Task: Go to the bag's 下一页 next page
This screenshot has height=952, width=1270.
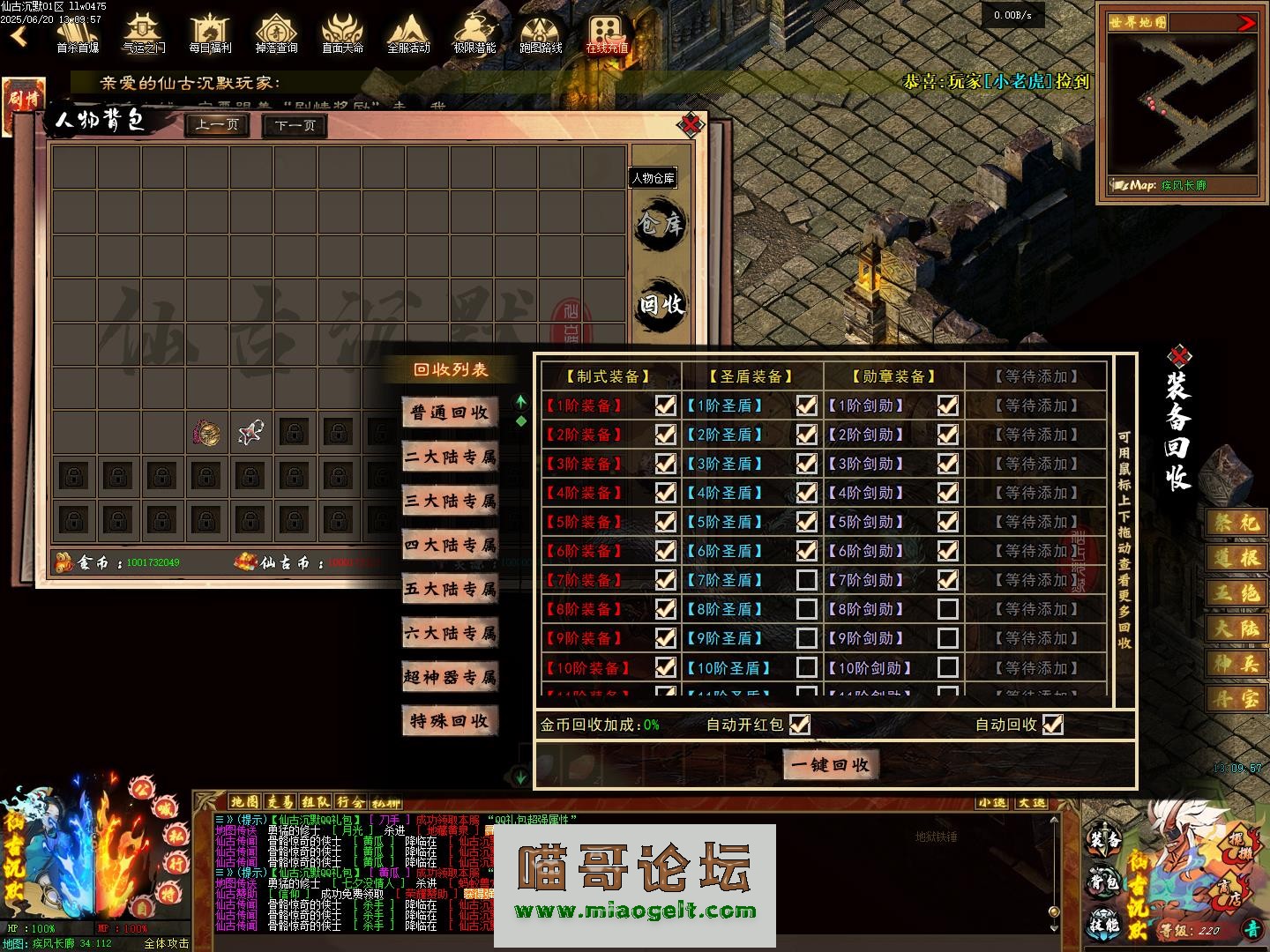Action: [x=295, y=125]
